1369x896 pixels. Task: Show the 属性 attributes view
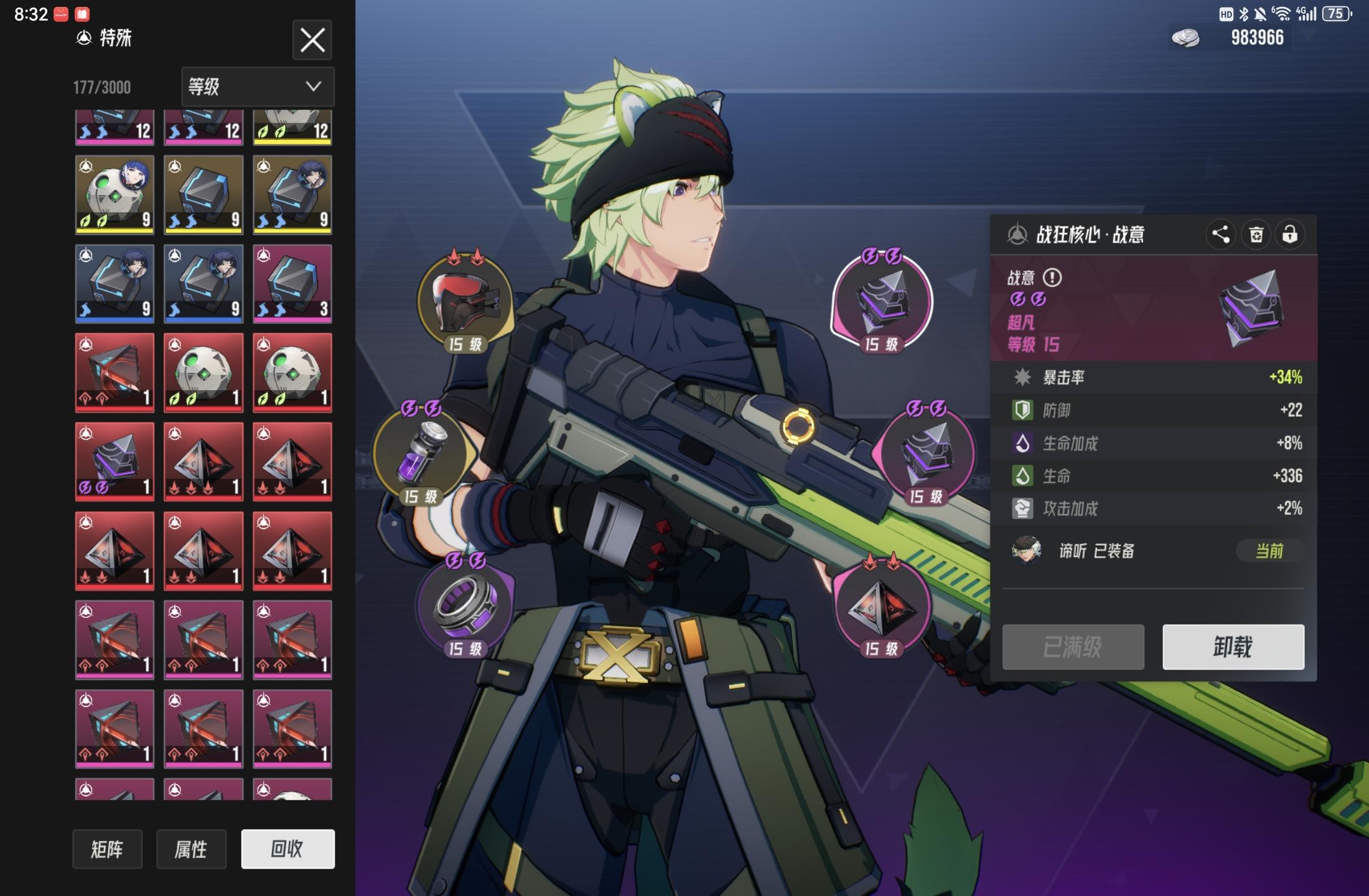click(191, 849)
